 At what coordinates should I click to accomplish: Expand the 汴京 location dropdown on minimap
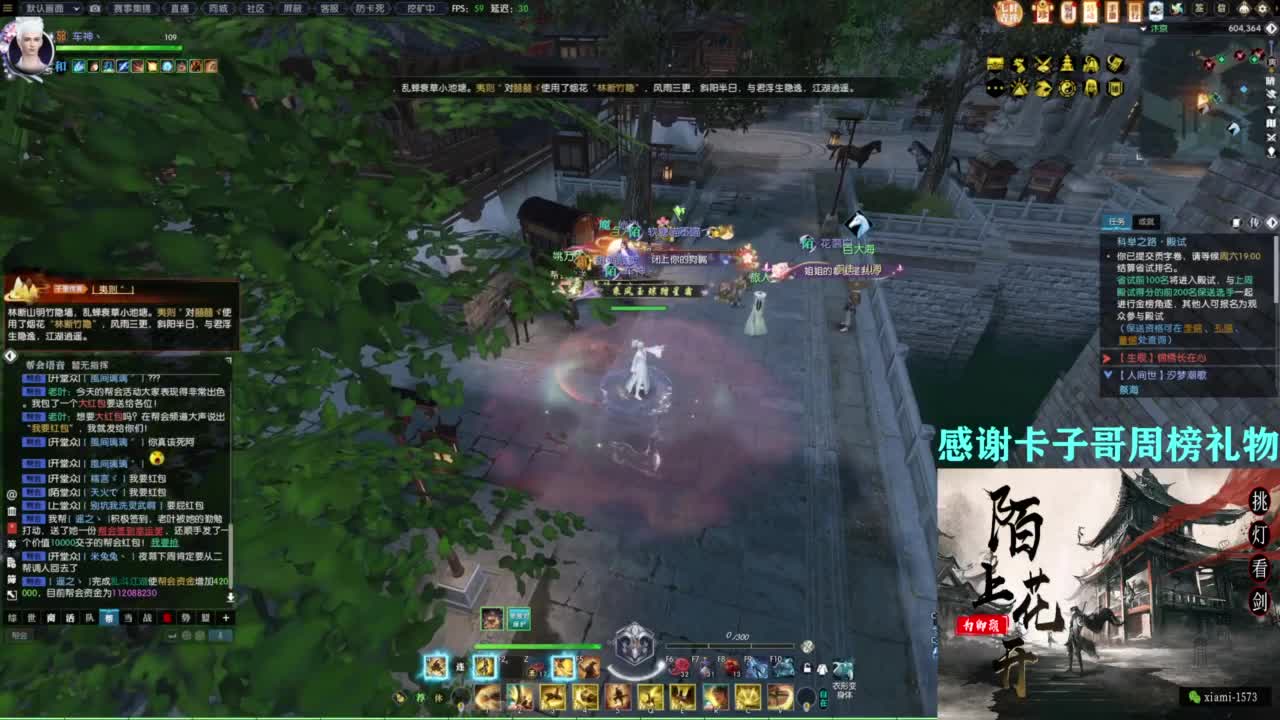[1144, 28]
